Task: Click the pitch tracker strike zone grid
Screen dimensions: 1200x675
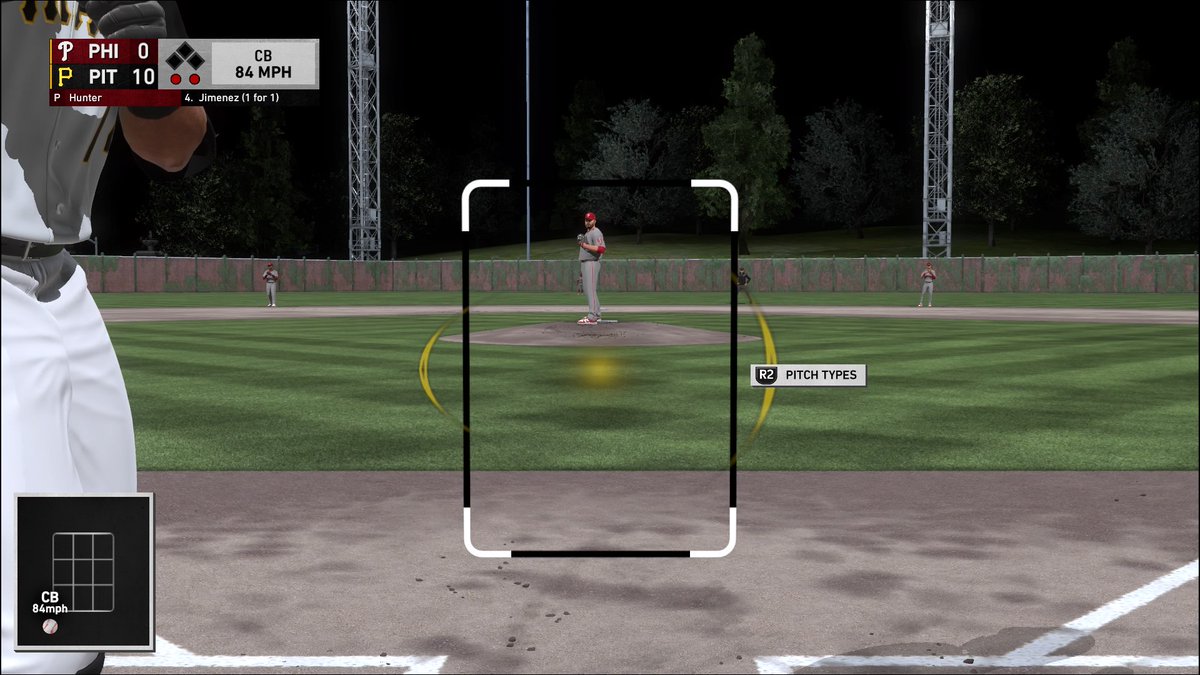Action: point(83,572)
